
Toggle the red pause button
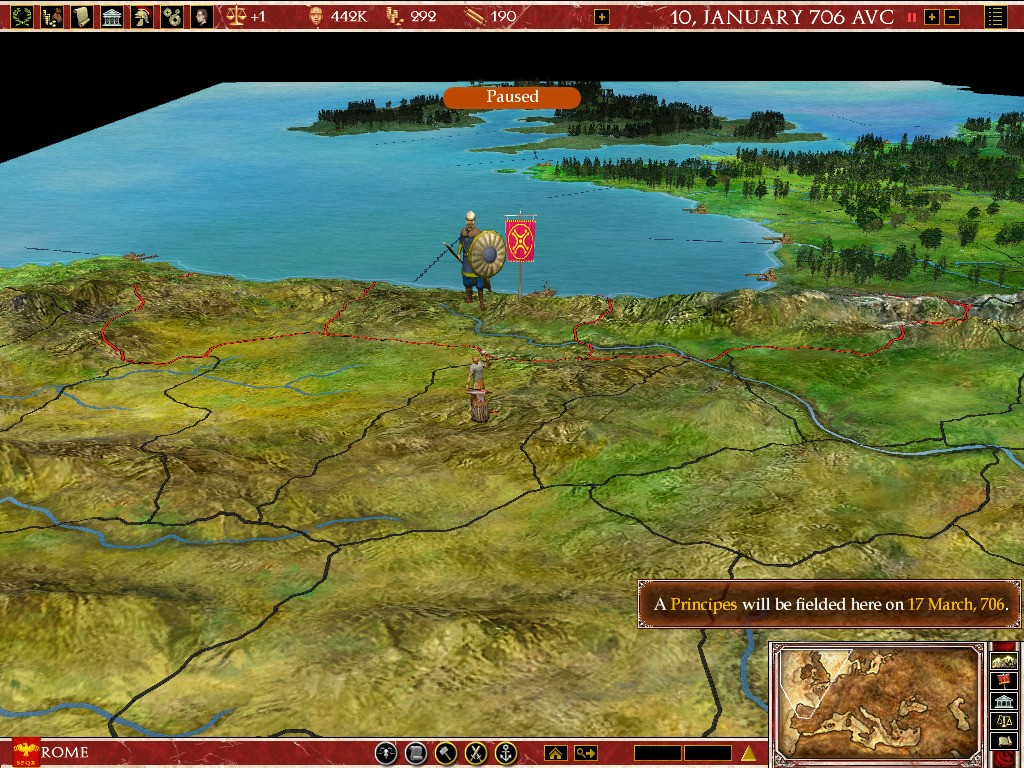[912, 17]
